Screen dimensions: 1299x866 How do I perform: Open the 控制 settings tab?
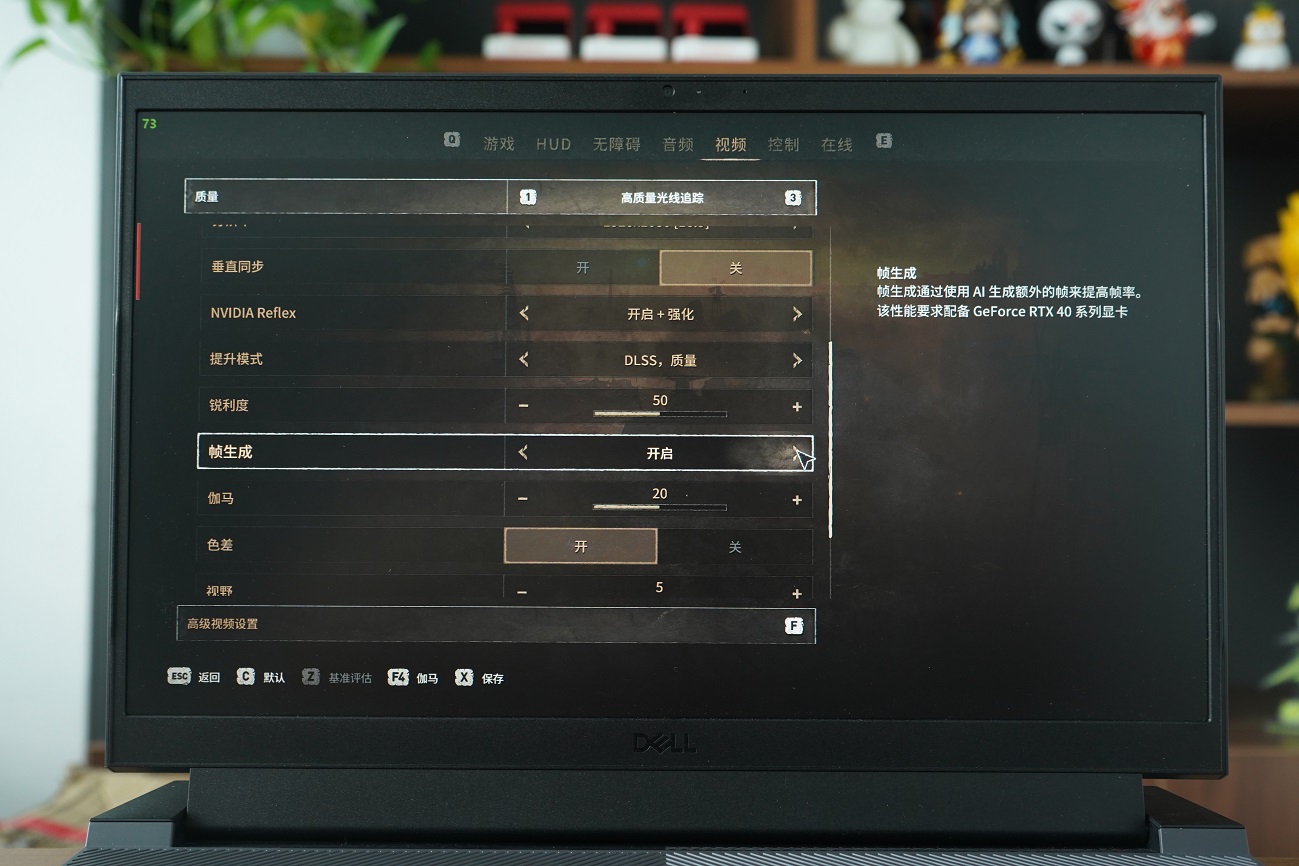784,143
